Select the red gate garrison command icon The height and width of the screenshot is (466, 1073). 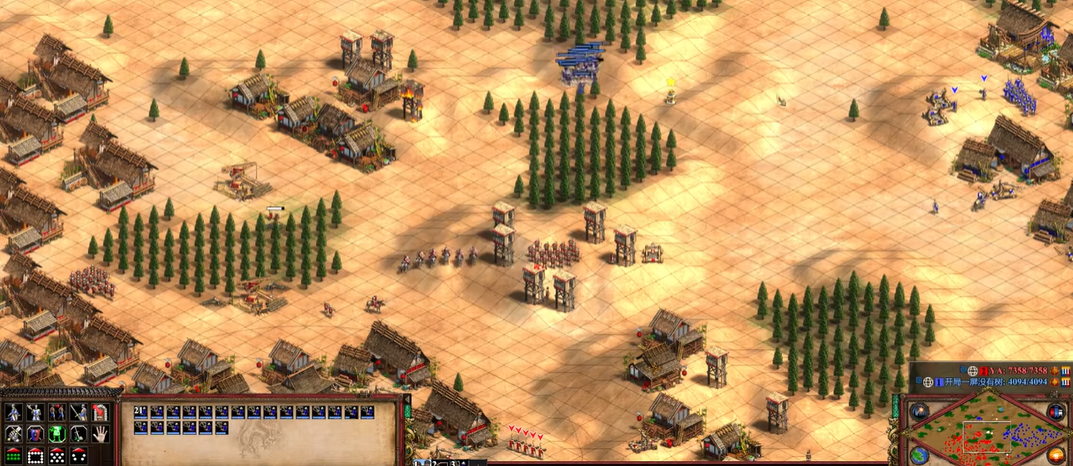pos(100,412)
